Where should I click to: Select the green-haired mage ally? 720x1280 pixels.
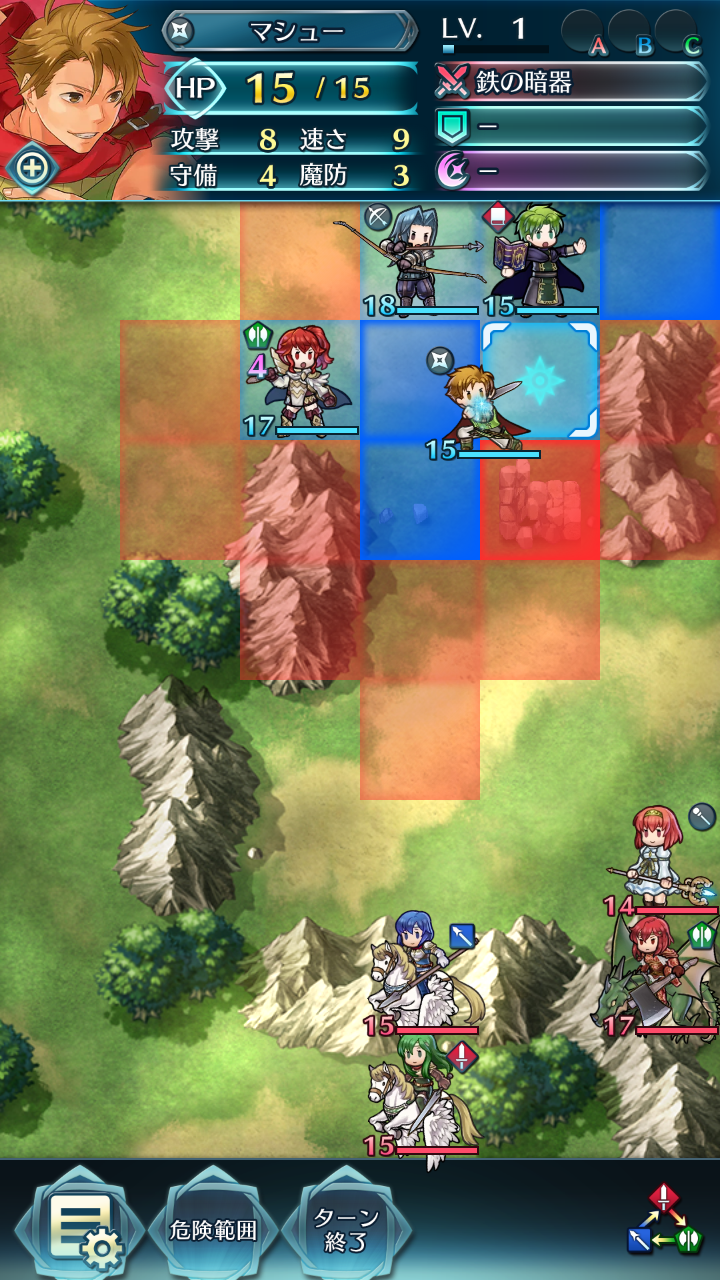[540, 262]
